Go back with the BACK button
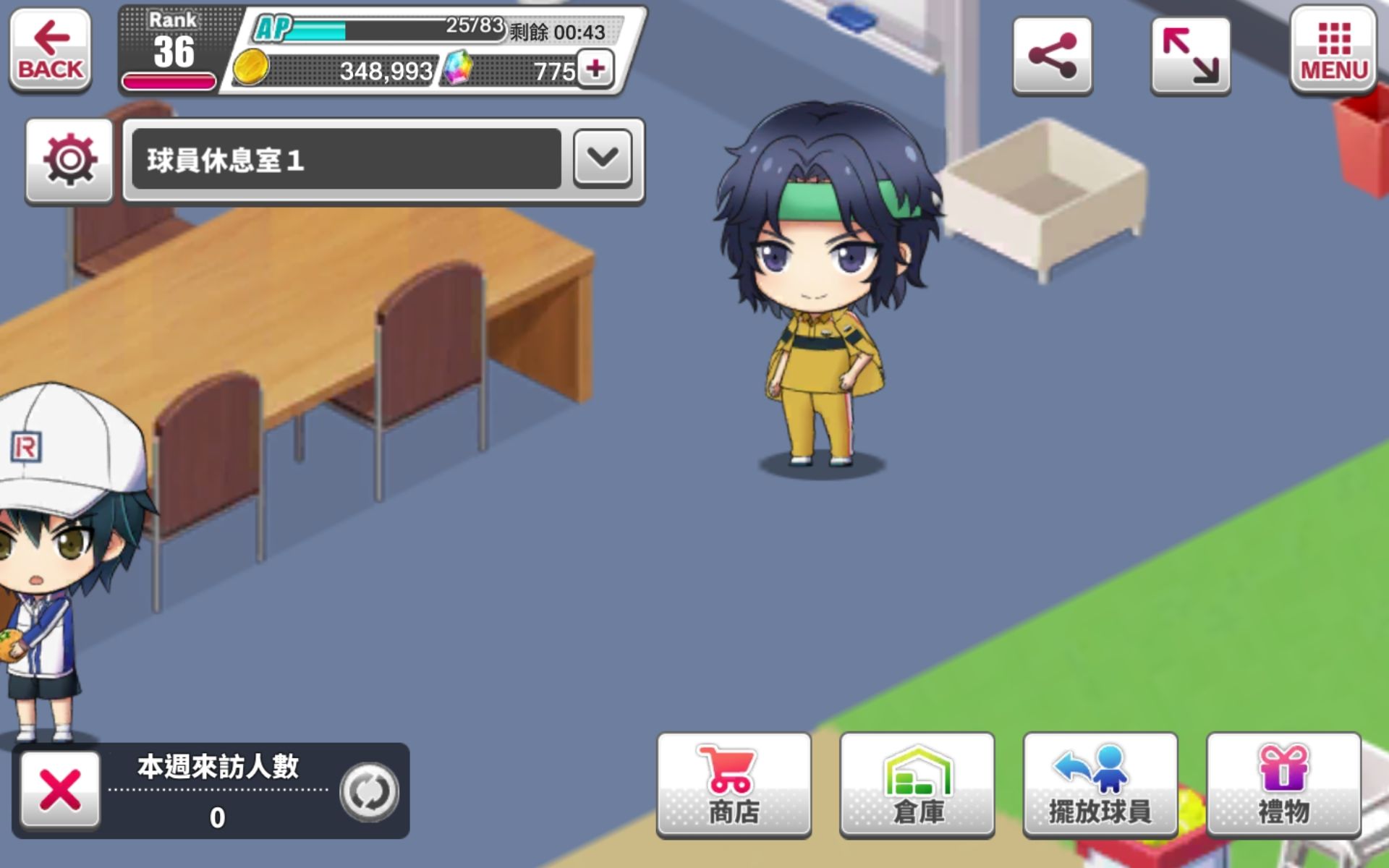Screen dimensions: 1389x868 [x=50, y=50]
